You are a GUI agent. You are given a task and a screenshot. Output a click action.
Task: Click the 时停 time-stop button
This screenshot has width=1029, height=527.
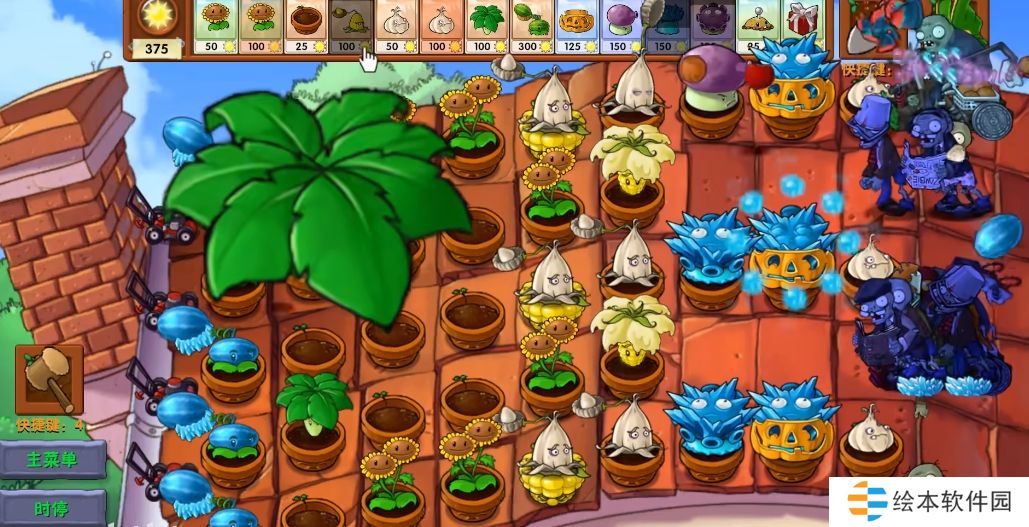51,507
